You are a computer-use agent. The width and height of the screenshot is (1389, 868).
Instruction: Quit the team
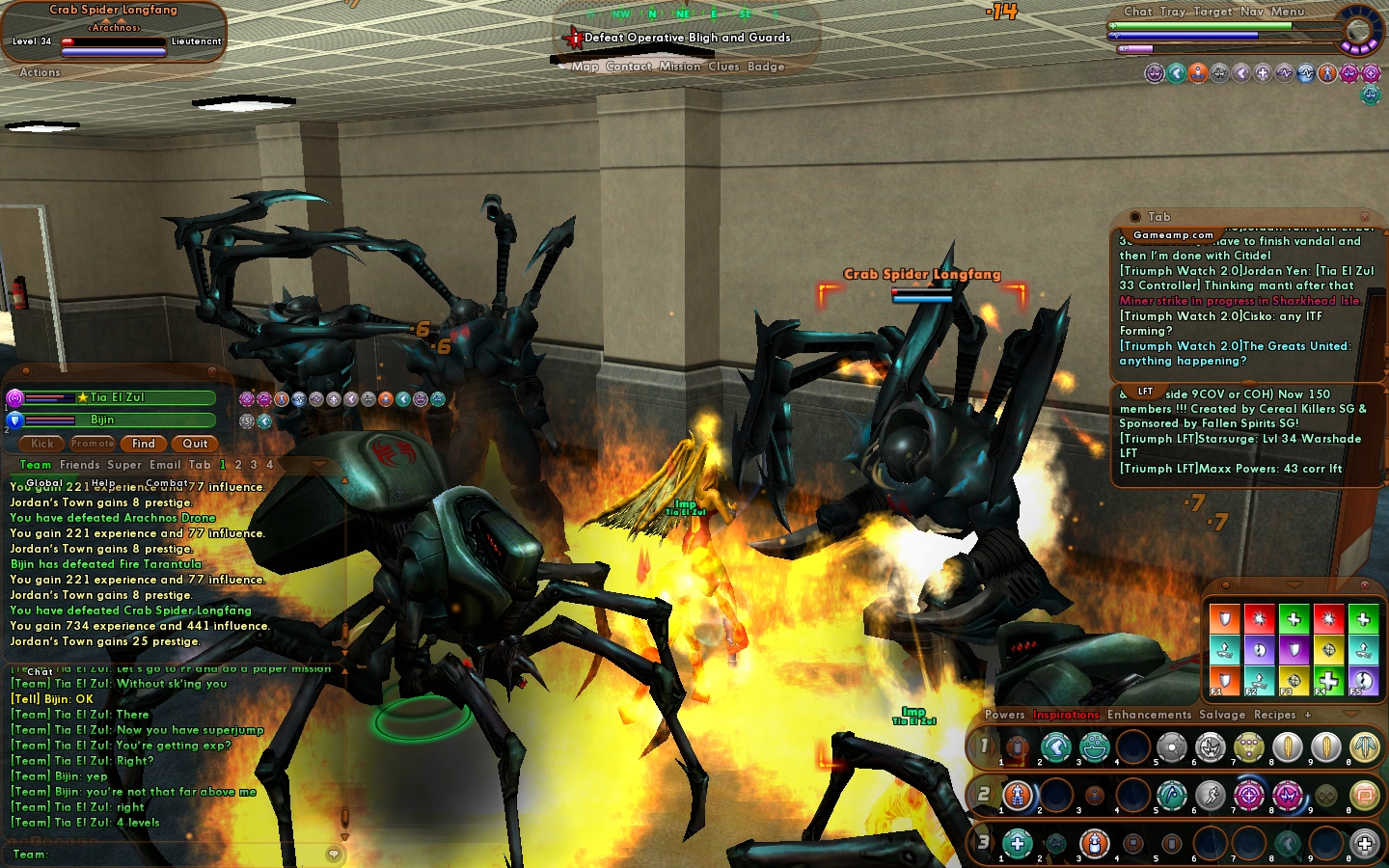195,444
